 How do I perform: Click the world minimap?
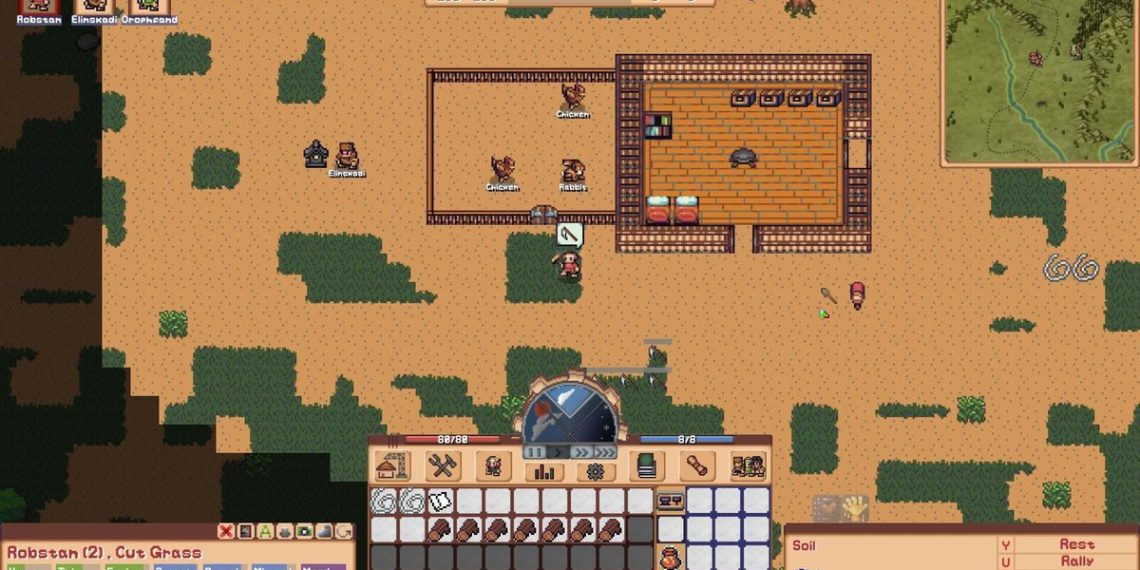1040,80
